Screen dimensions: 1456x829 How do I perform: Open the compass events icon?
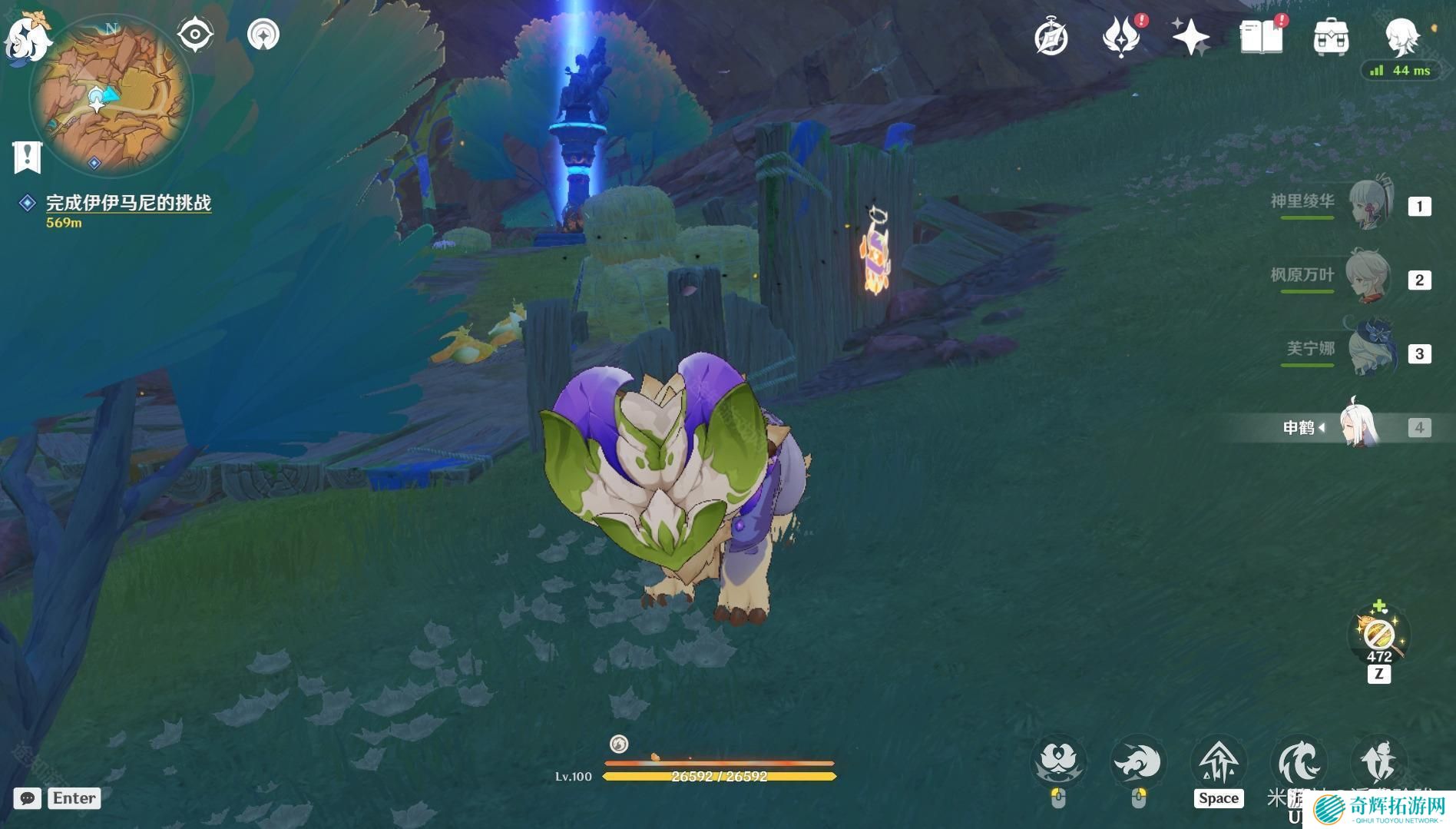point(1051,38)
